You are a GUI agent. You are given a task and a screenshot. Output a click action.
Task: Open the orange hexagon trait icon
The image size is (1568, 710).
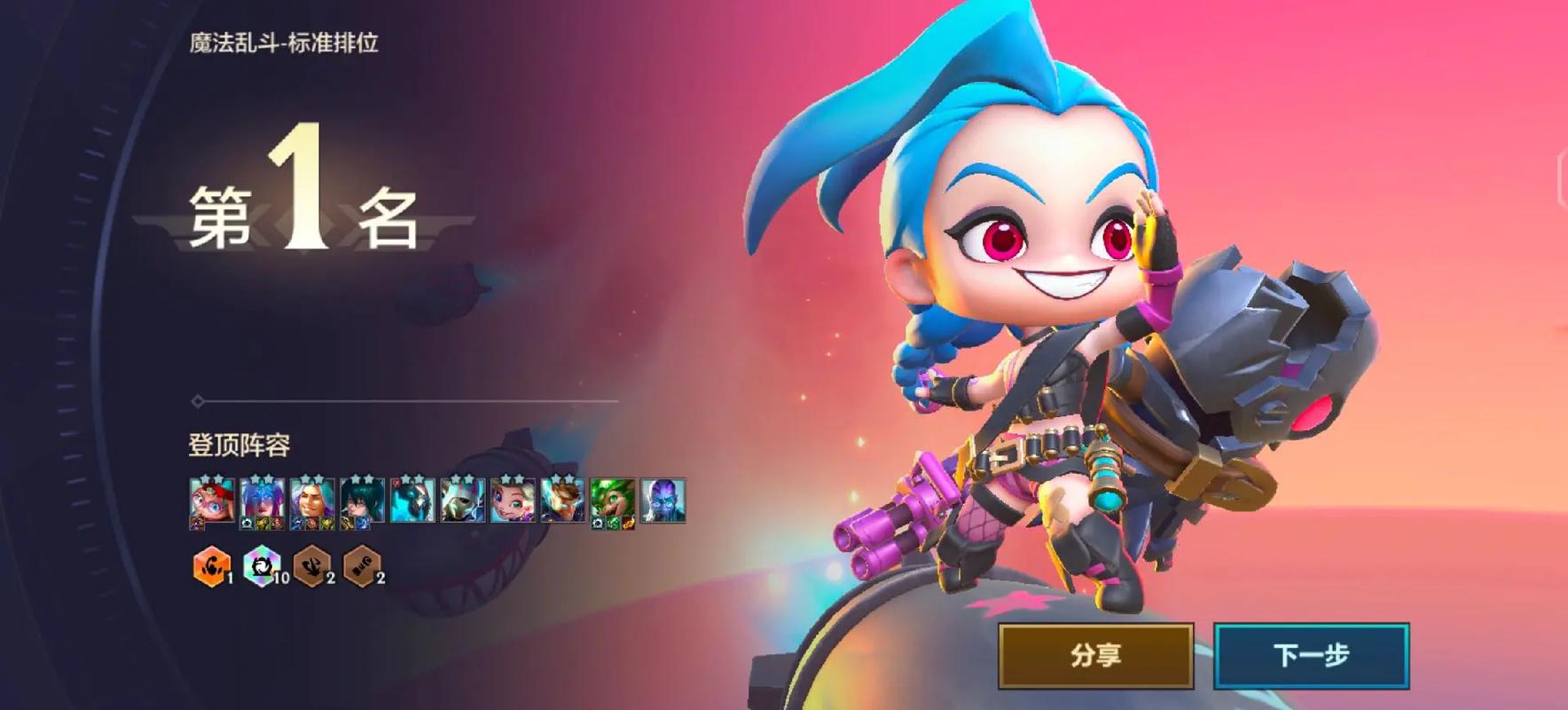pos(211,566)
